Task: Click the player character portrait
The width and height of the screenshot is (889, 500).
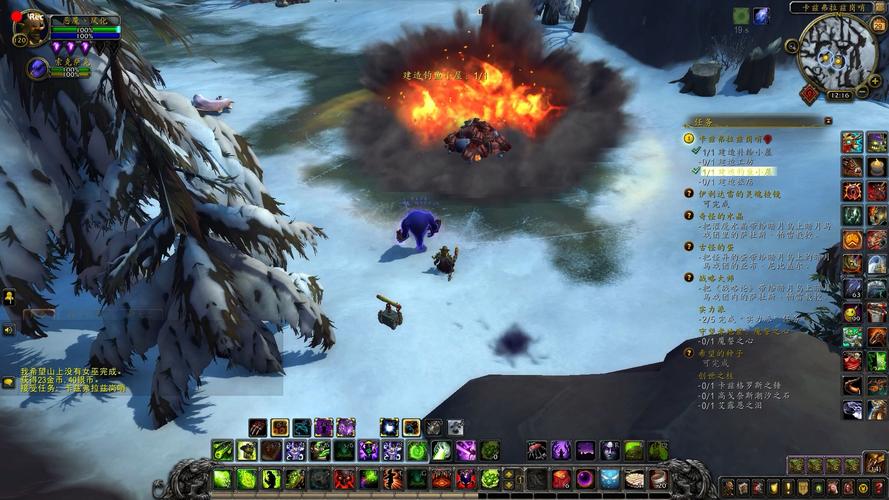Action: pyautogui.click(x=31, y=29)
